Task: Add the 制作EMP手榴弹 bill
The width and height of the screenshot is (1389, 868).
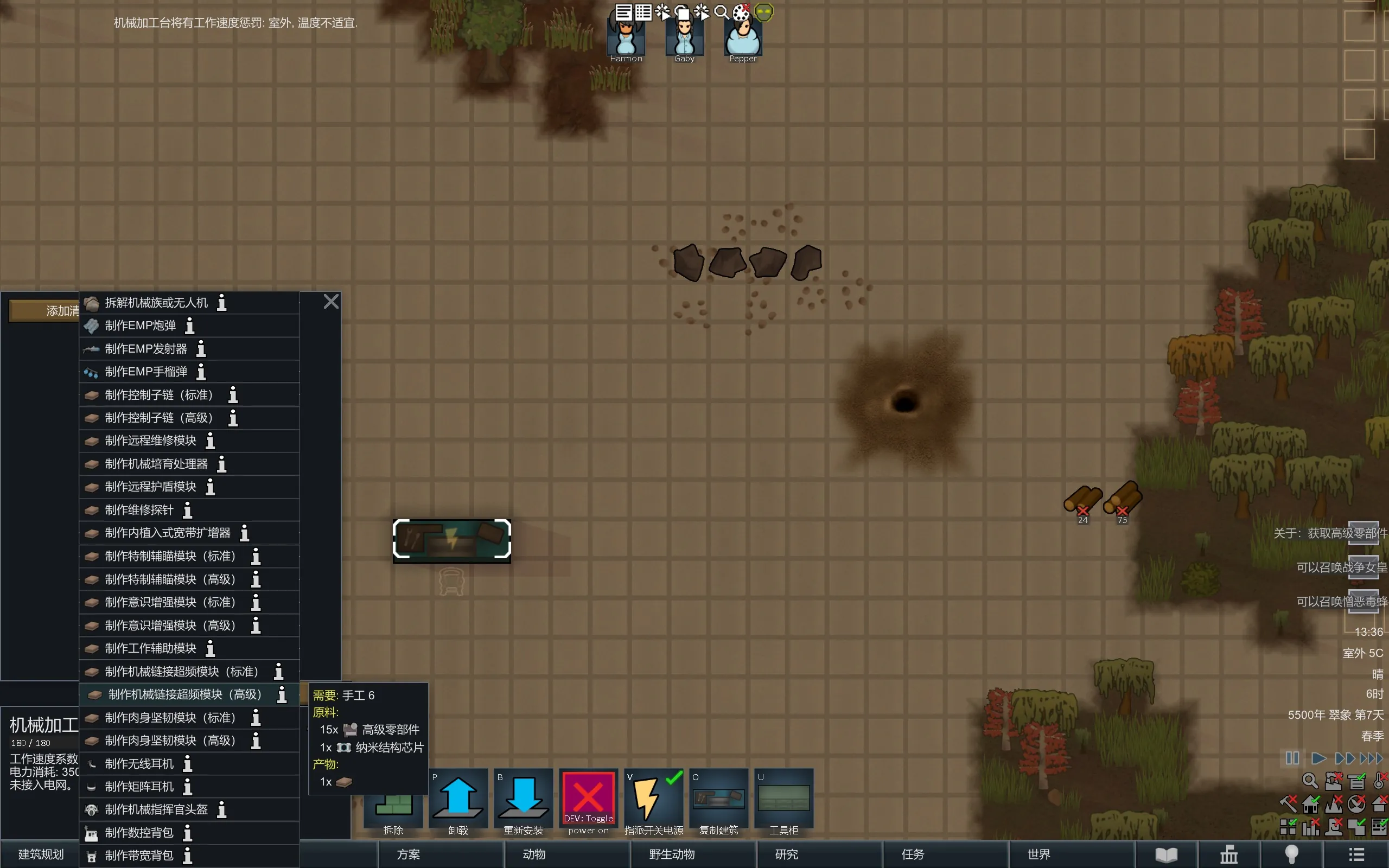Action: pyautogui.click(x=146, y=372)
